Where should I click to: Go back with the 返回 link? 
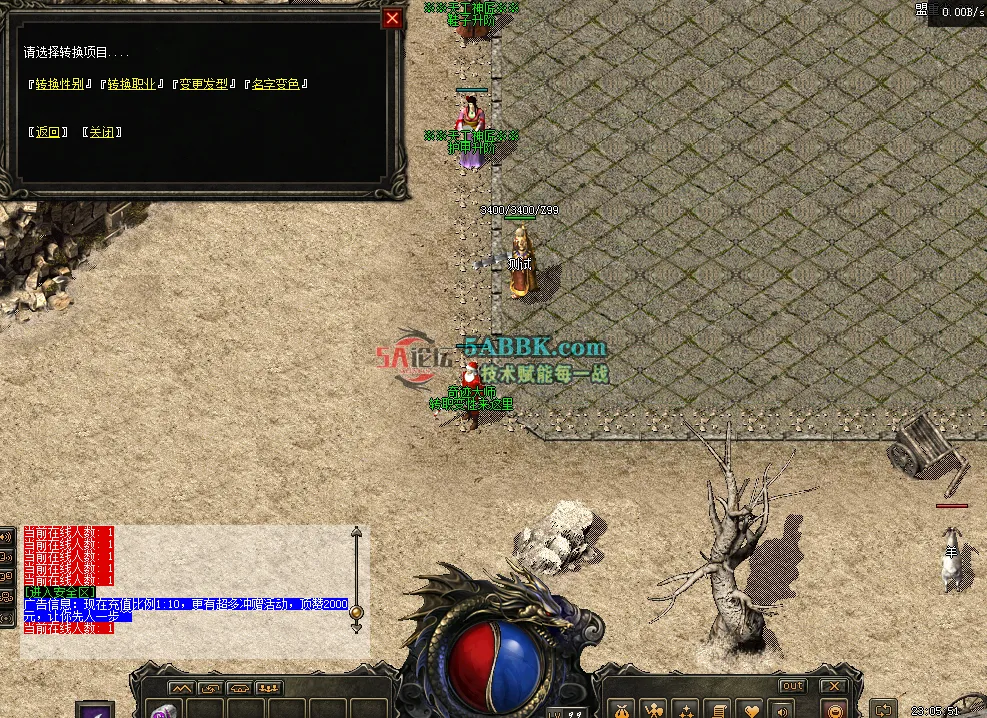click(47, 132)
